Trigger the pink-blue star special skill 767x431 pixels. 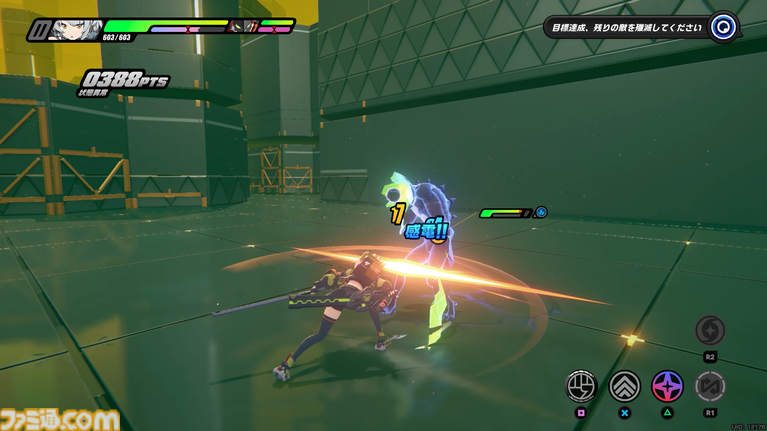667,385
